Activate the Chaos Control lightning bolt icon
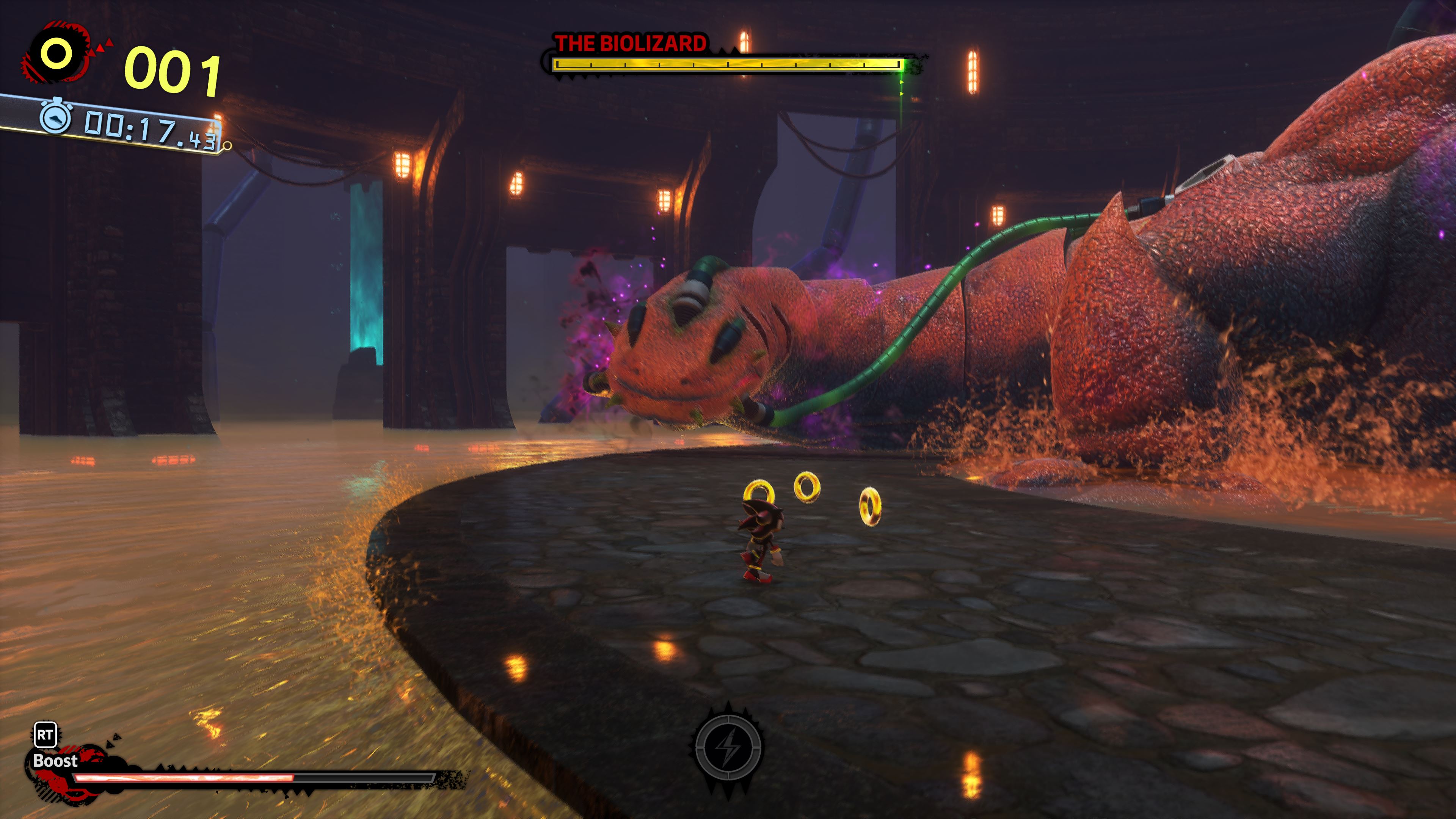Viewport: 1456px width, 819px height. pyautogui.click(x=728, y=747)
